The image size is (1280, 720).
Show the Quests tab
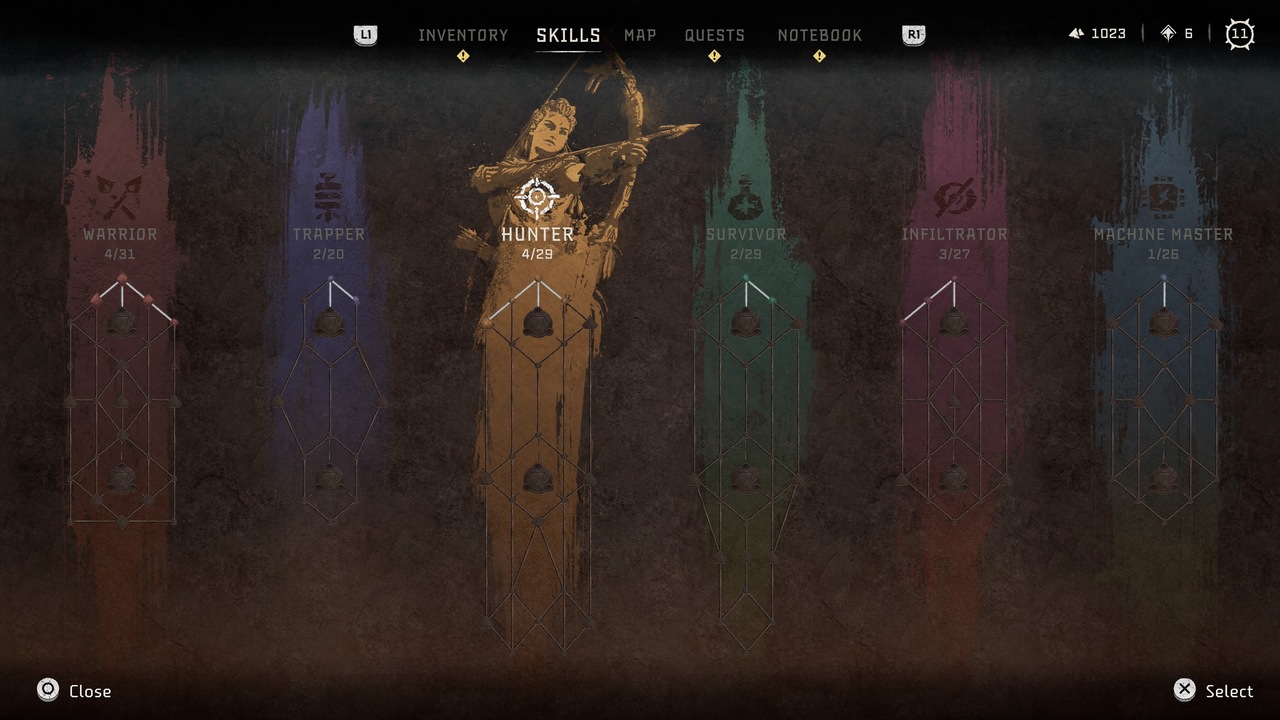coord(714,35)
